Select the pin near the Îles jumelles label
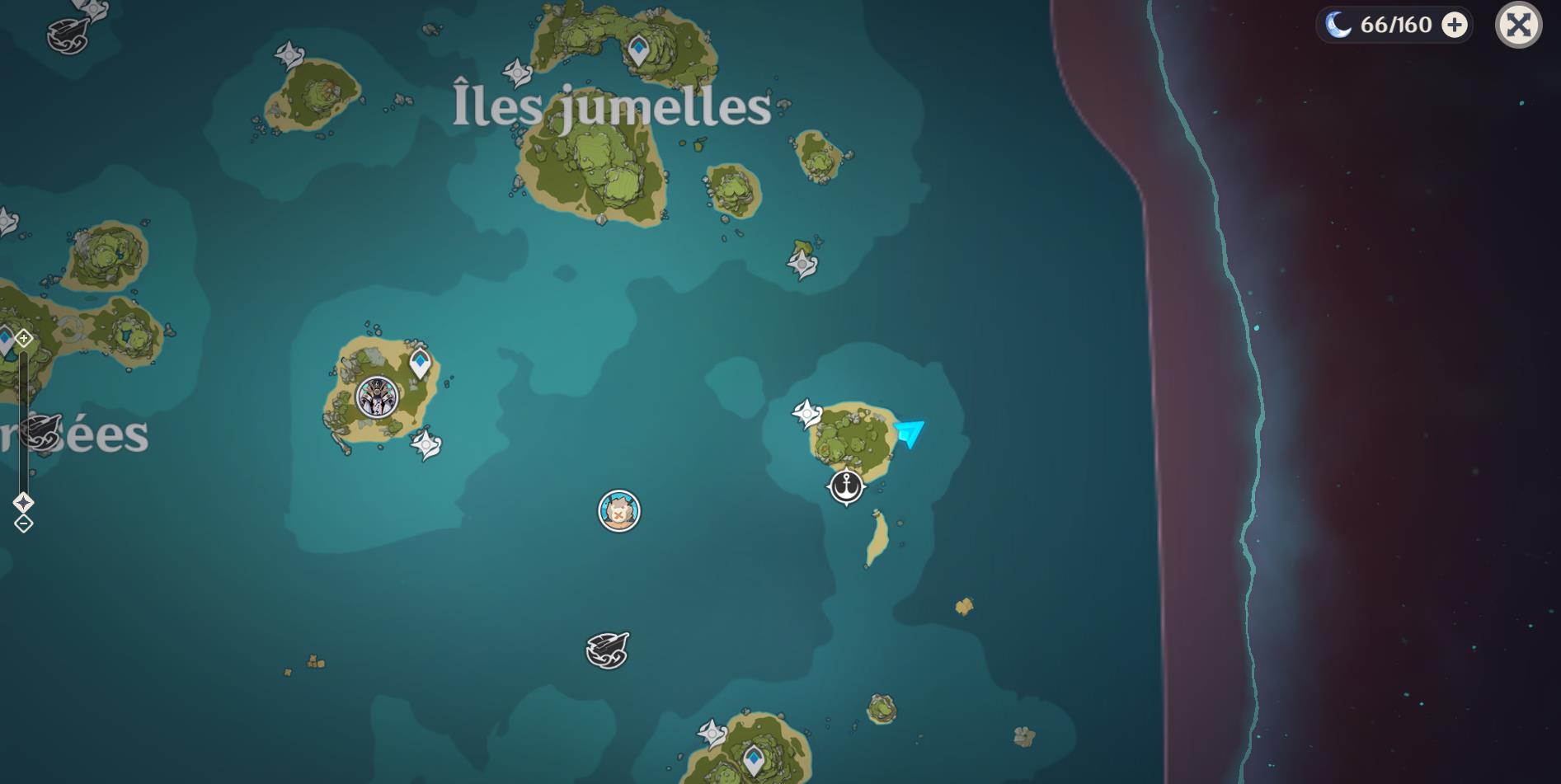The image size is (1561, 784). pos(517,72)
